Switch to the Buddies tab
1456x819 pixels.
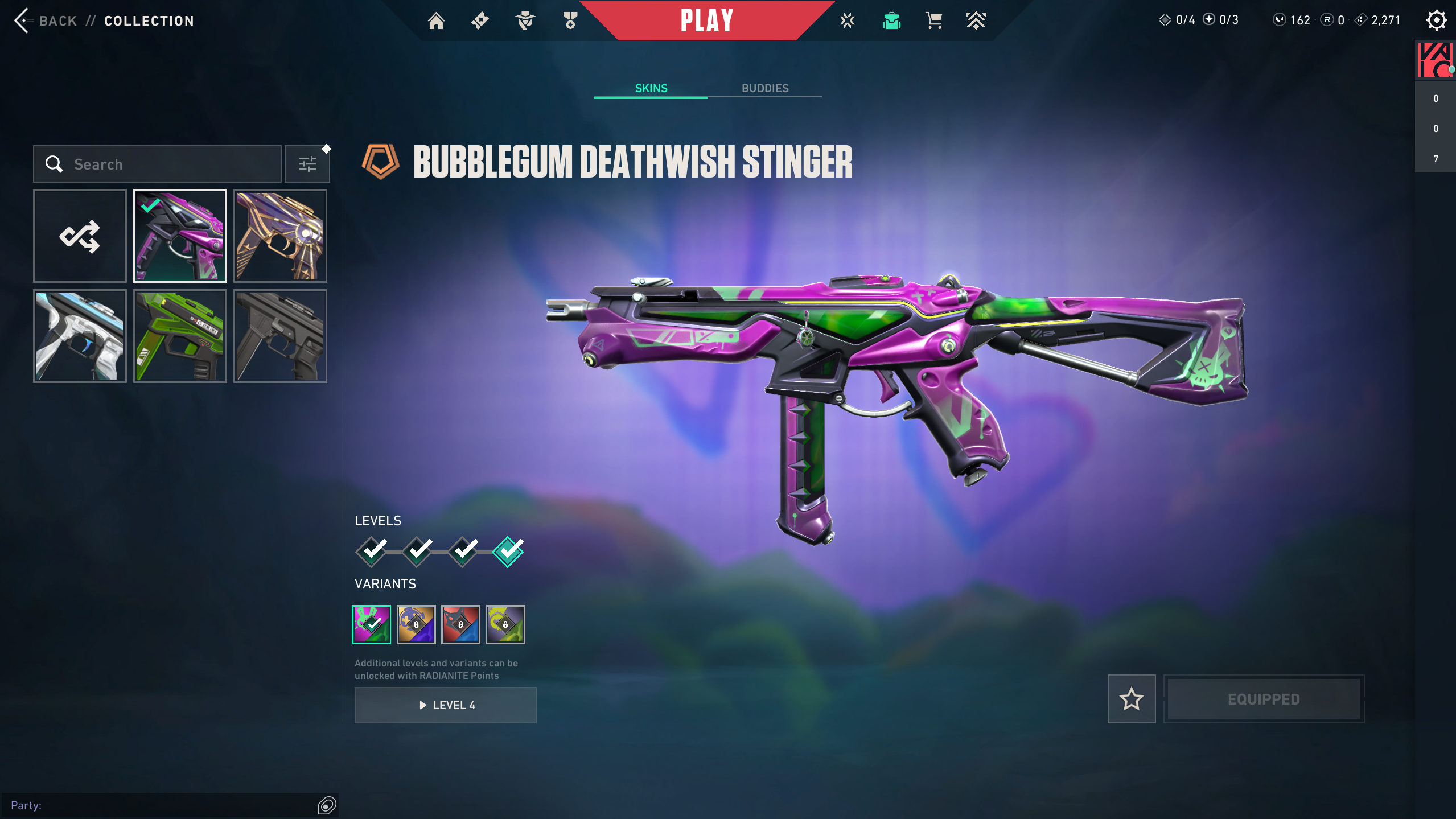(x=764, y=88)
